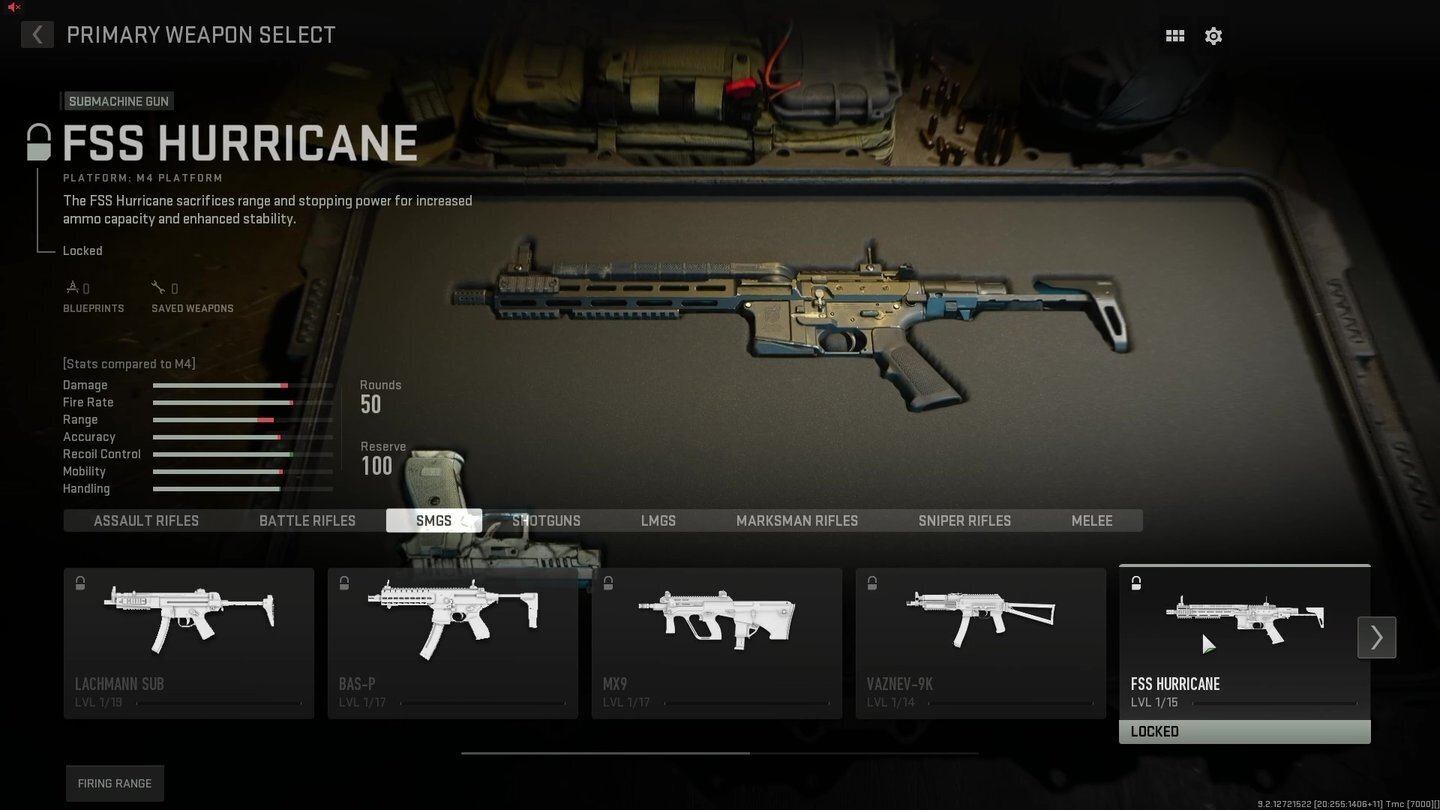1440x810 pixels.
Task: Click the lock icon on the BAS-P card
Action: click(344, 583)
